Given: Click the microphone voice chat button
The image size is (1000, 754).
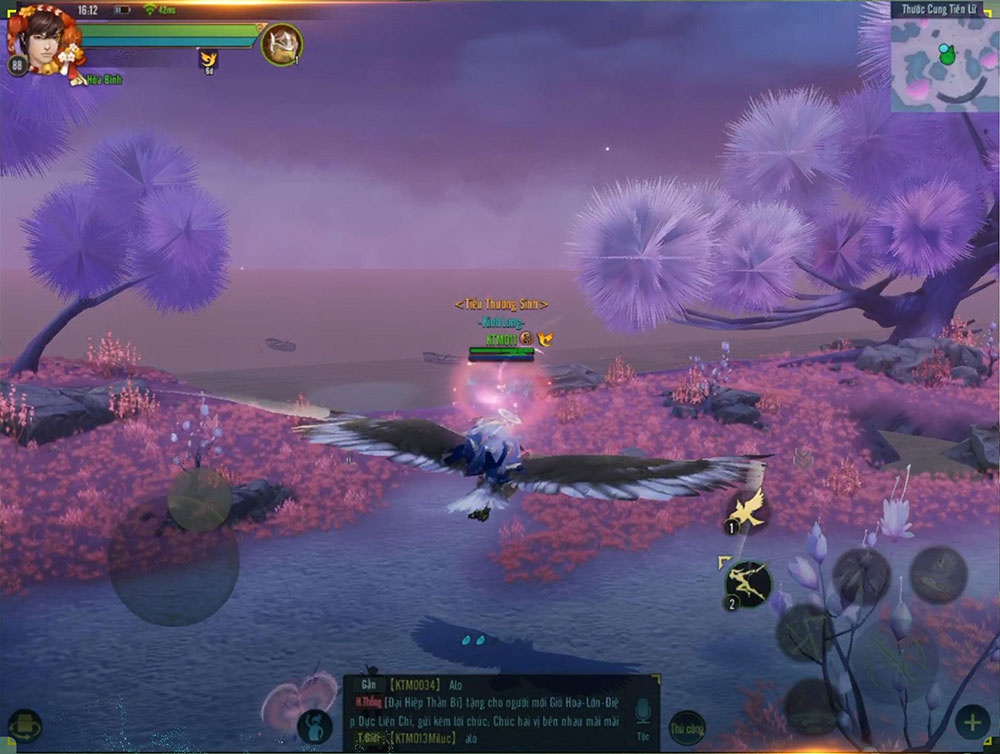Looking at the screenshot, I should click(x=643, y=713).
